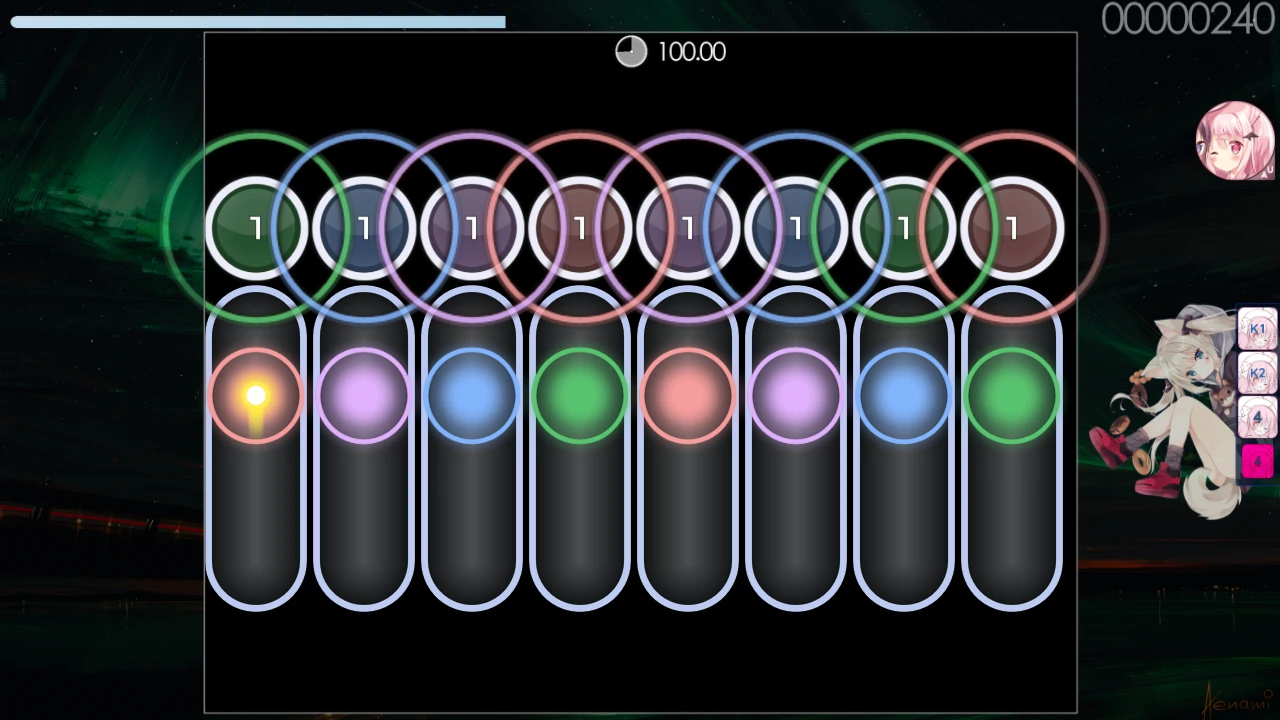Screen dimensions: 1280x720
Task: Hit the red circle numbered 1 in lane four
Action: 579,228
